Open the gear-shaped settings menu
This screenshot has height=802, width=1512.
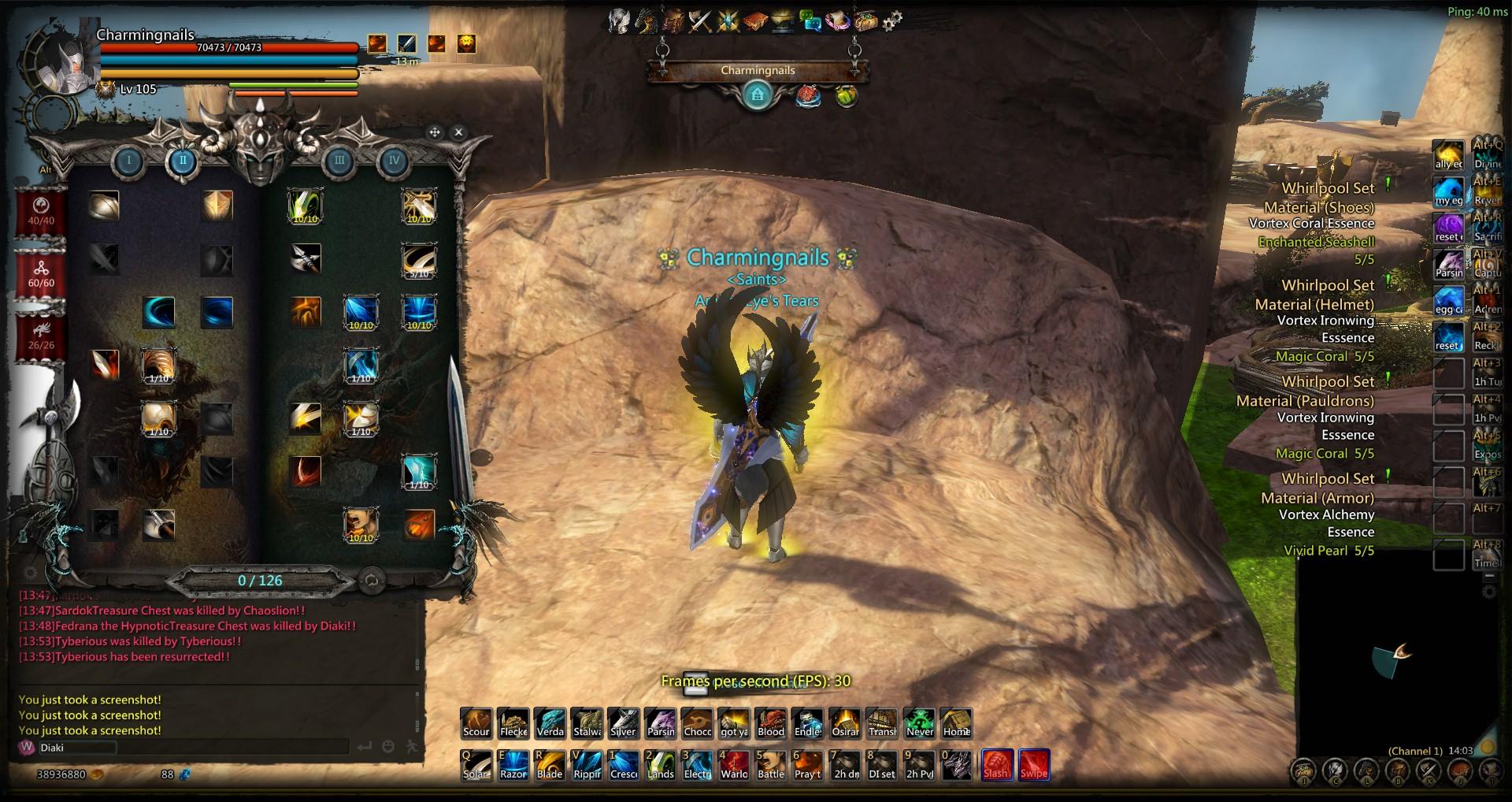[891, 21]
